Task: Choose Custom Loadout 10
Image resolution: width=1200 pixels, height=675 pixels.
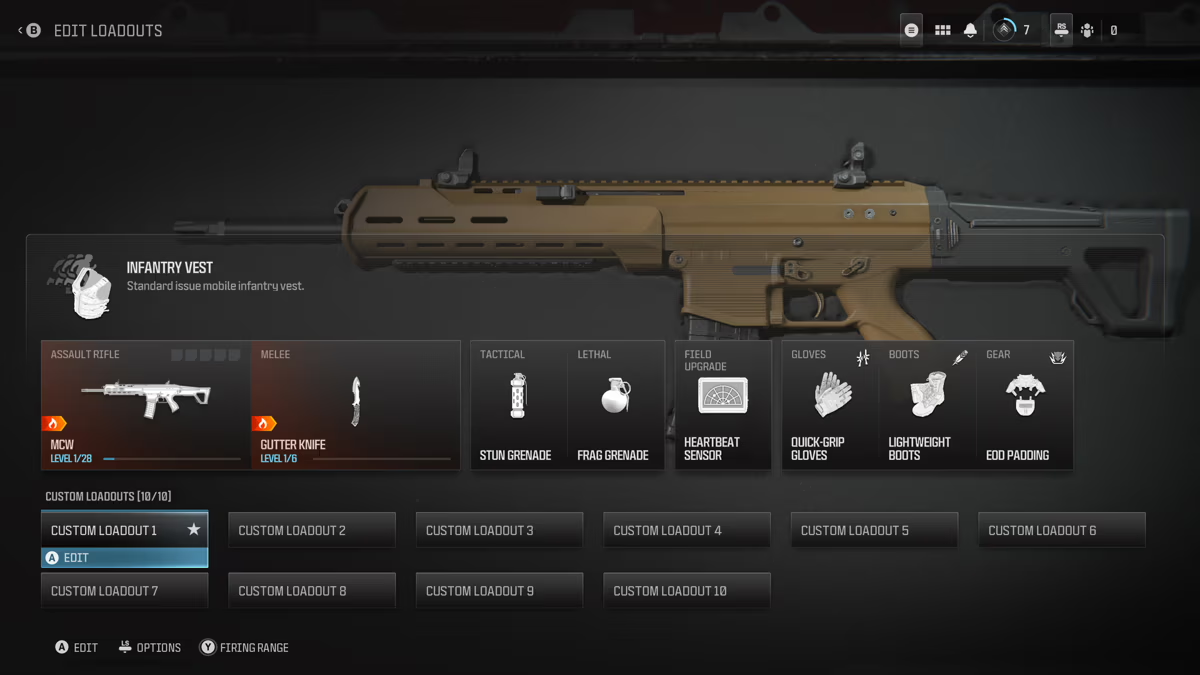Action: point(687,591)
